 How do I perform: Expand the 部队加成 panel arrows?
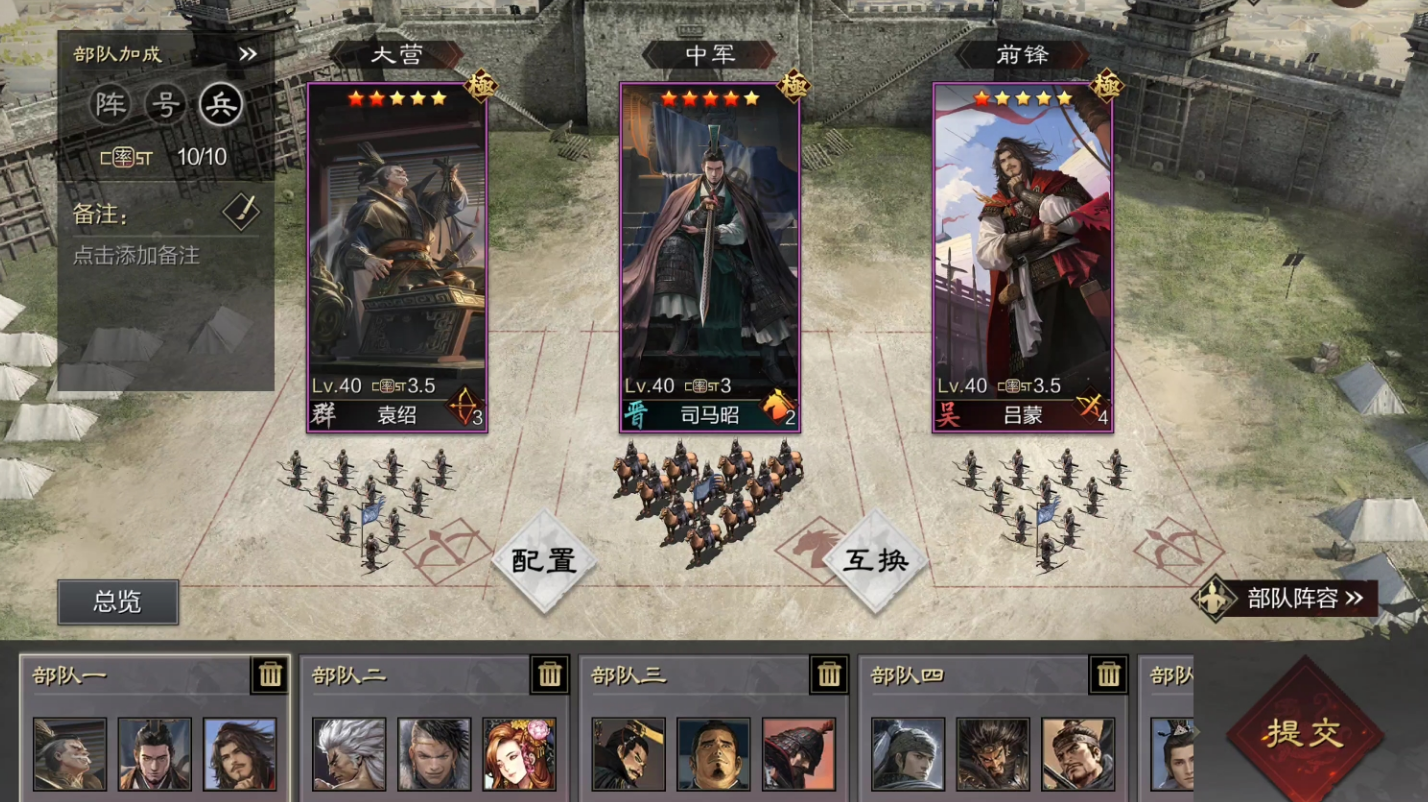248,54
